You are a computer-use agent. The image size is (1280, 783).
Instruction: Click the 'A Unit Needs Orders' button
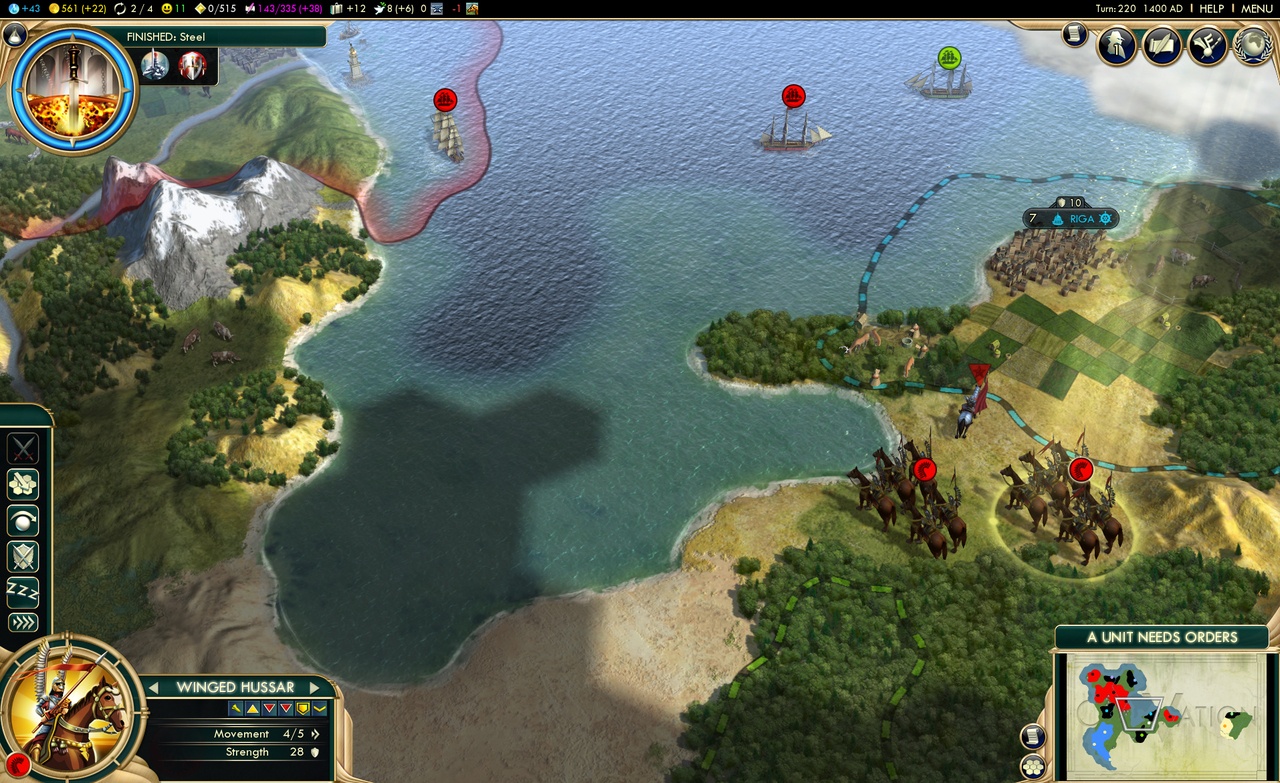(1162, 637)
